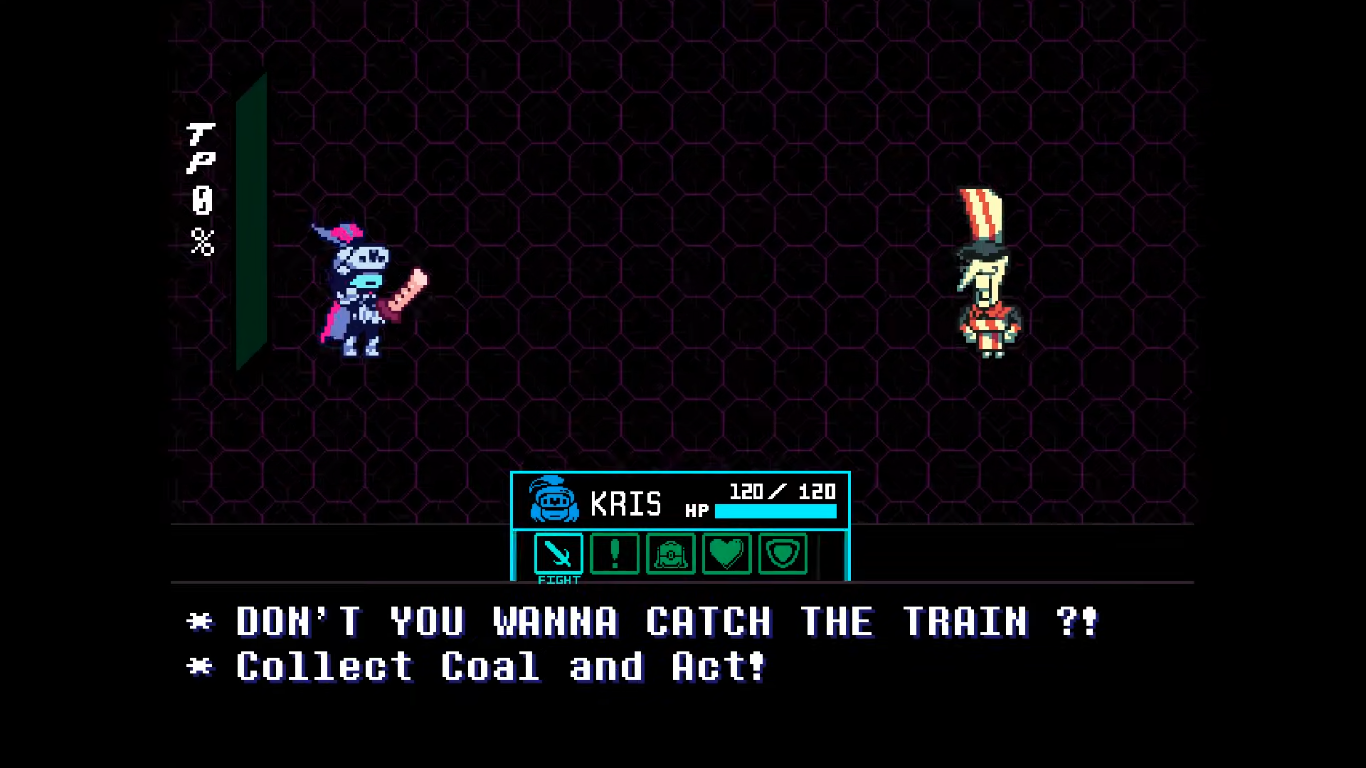Viewport: 1366px width, 768px height.
Task: Click the cyan HP progress bar
Action: (777, 512)
